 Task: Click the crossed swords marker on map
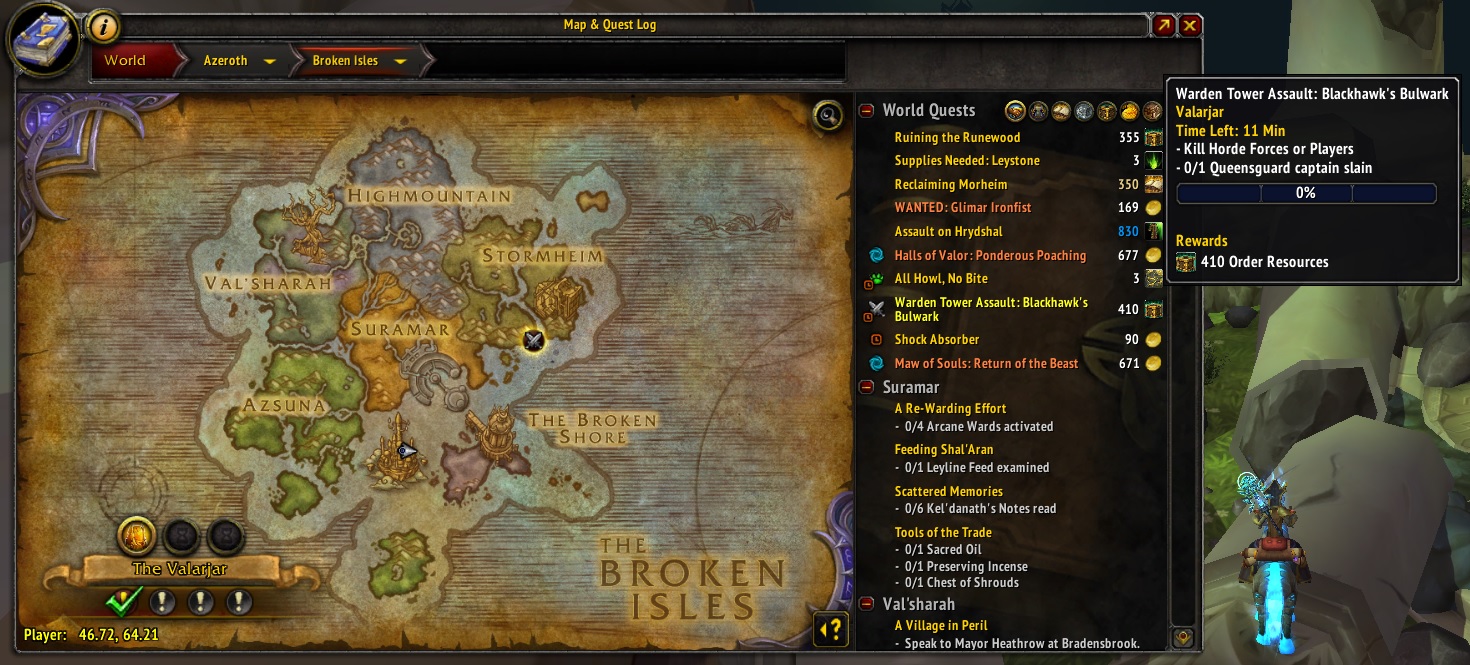click(533, 340)
